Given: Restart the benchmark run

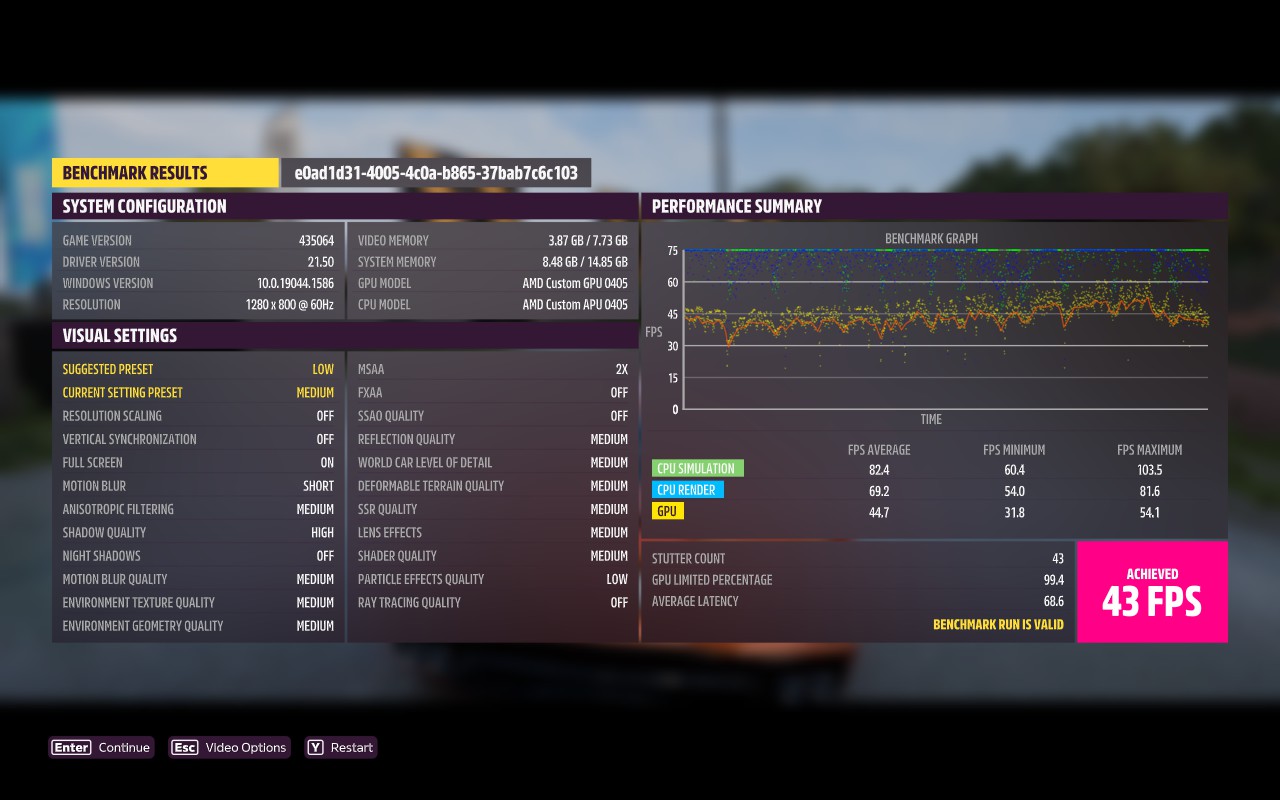Looking at the screenshot, I should pos(341,748).
